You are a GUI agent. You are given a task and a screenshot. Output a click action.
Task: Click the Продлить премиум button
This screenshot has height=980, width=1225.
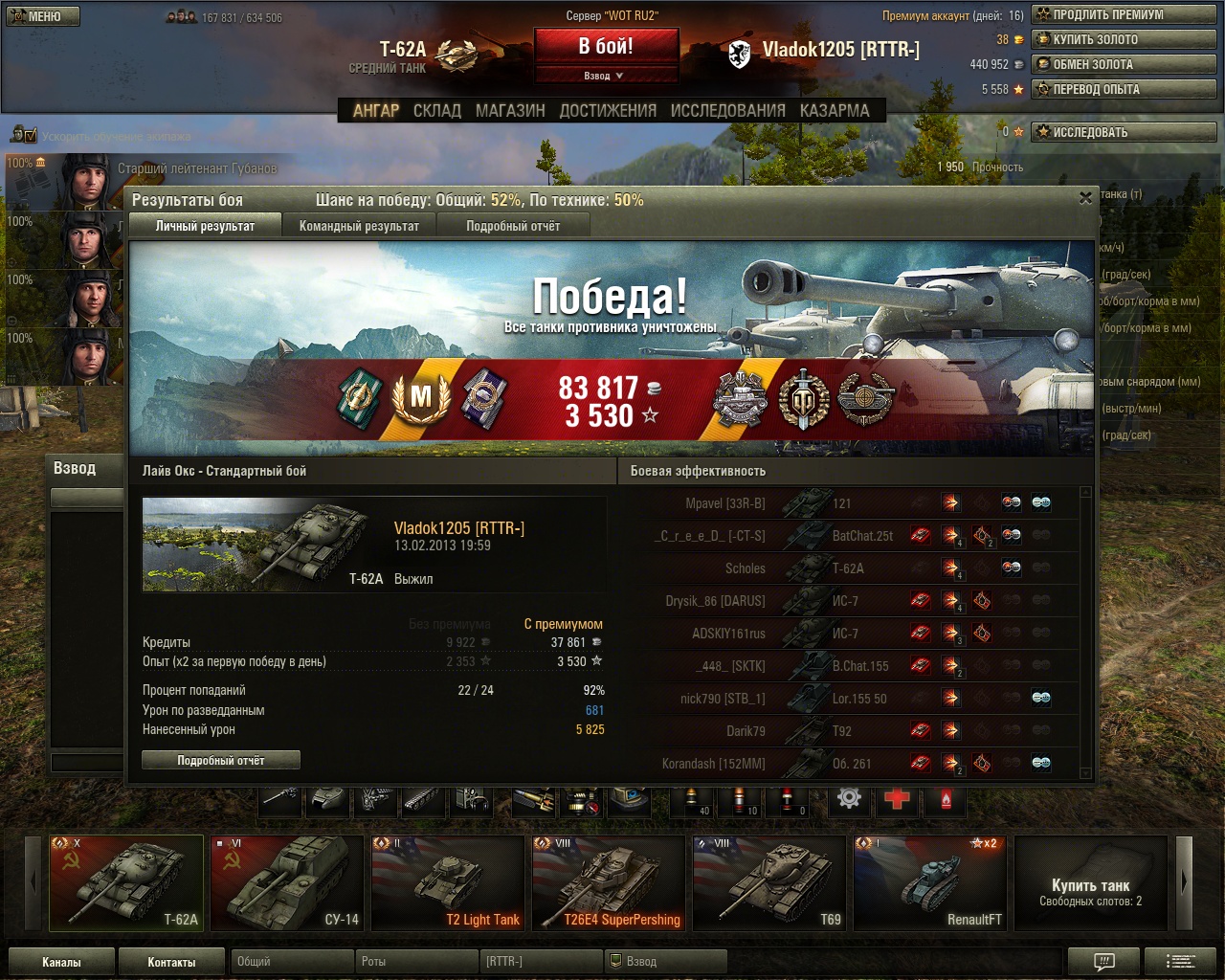coord(1124,14)
